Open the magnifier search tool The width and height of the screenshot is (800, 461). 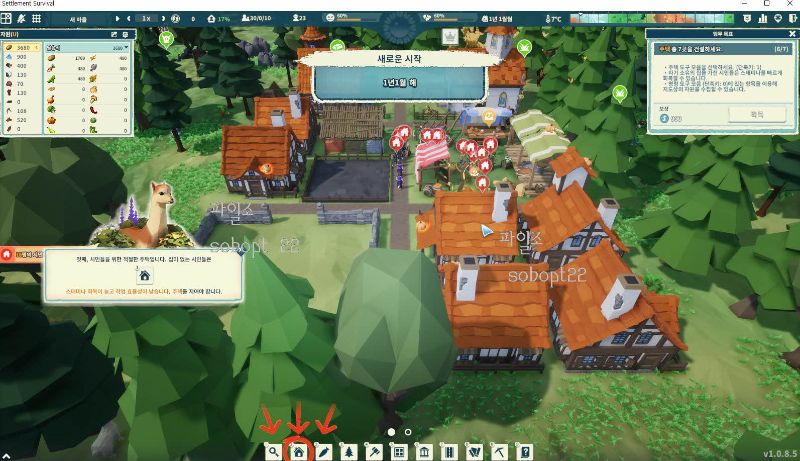[x=273, y=451]
